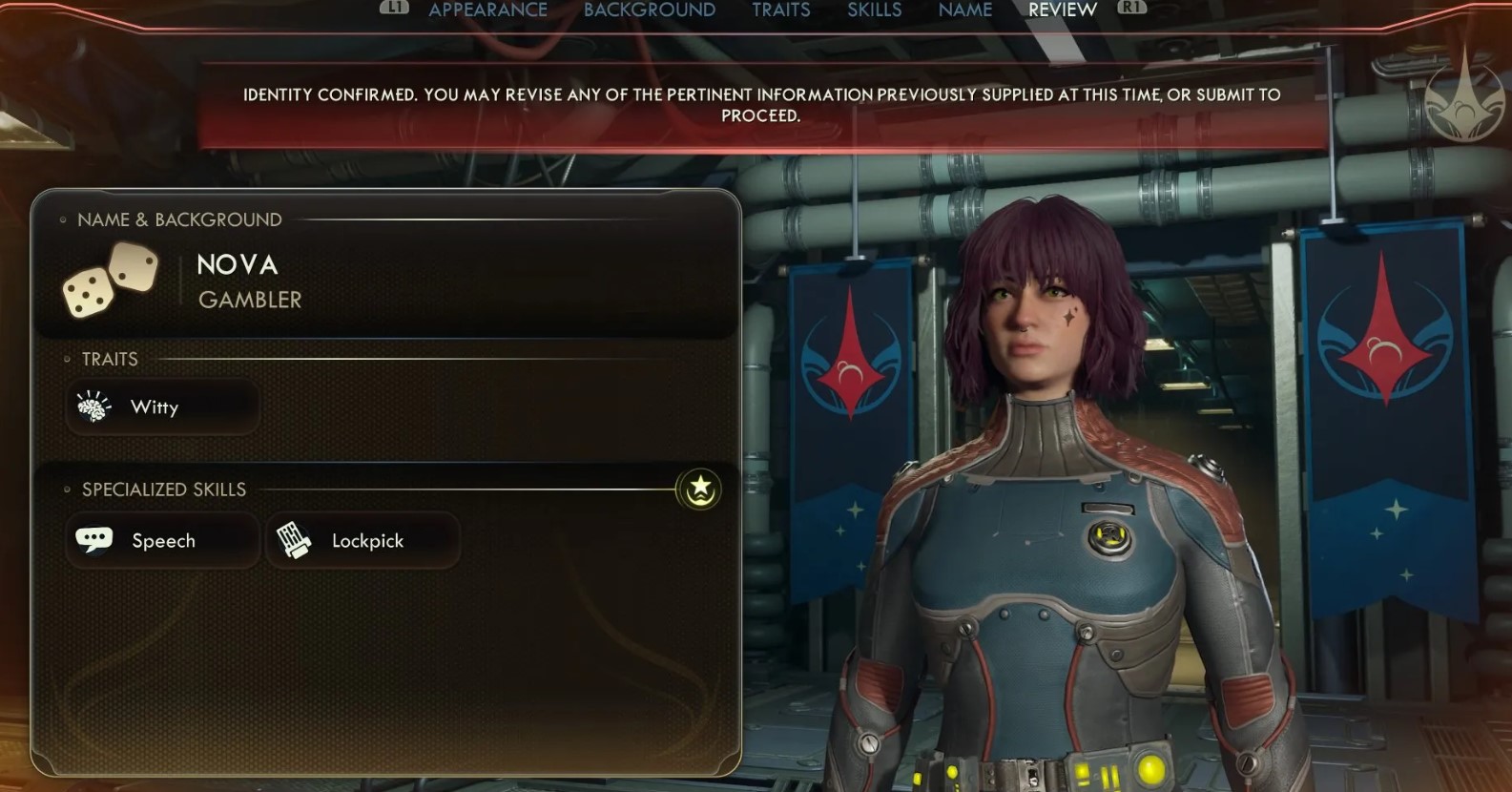Choose the Speech specialized skill
The height and width of the screenshot is (792, 1512).
coord(162,541)
